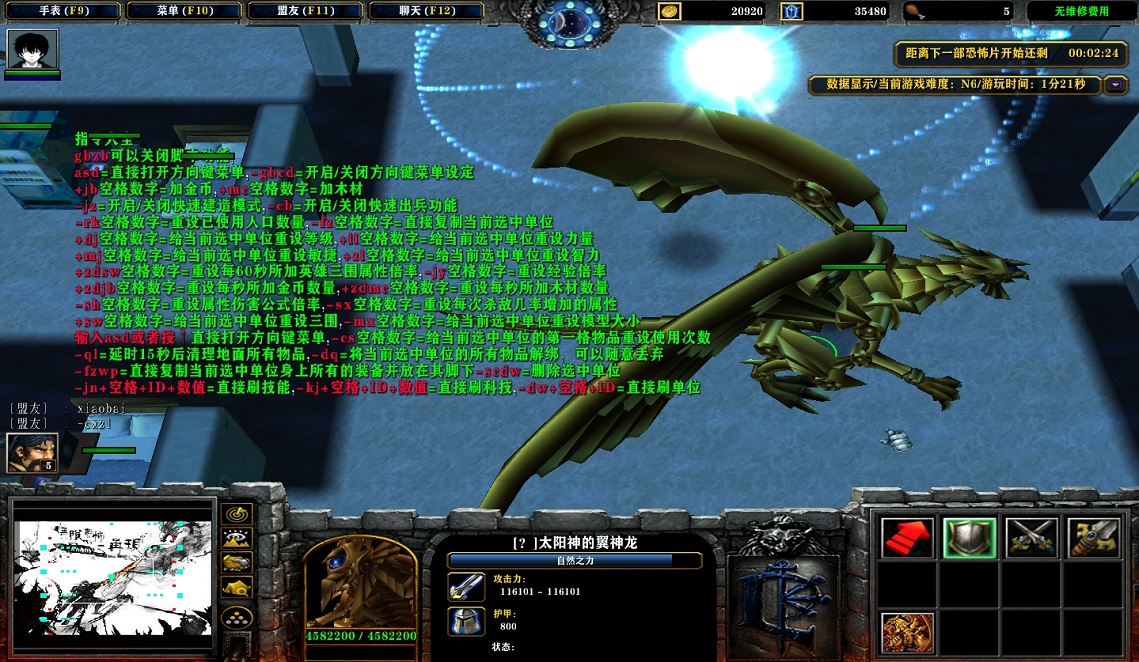This screenshot has height=662, width=1139.
Task: Expand the 数据显示 leaderboard dropdown arrow
Action: coord(1116,85)
